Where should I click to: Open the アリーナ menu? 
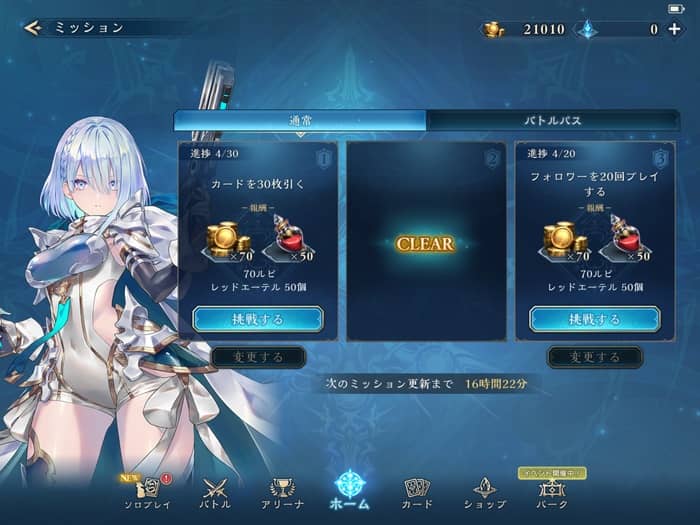[283, 491]
